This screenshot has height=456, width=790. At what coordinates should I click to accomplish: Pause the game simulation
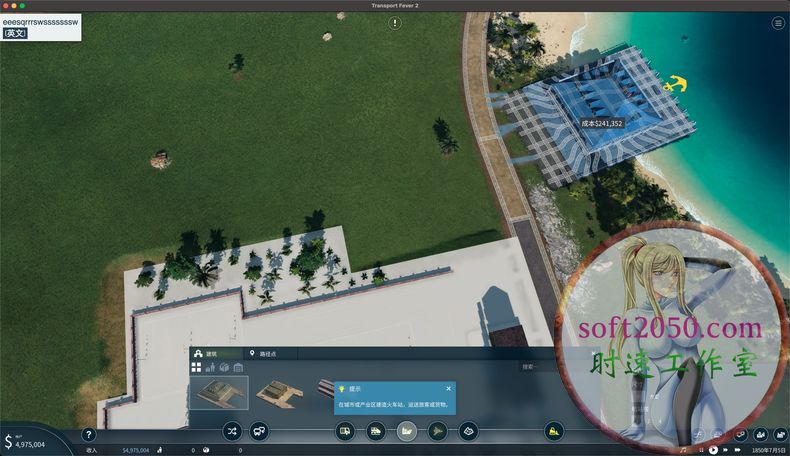pos(699,450)
